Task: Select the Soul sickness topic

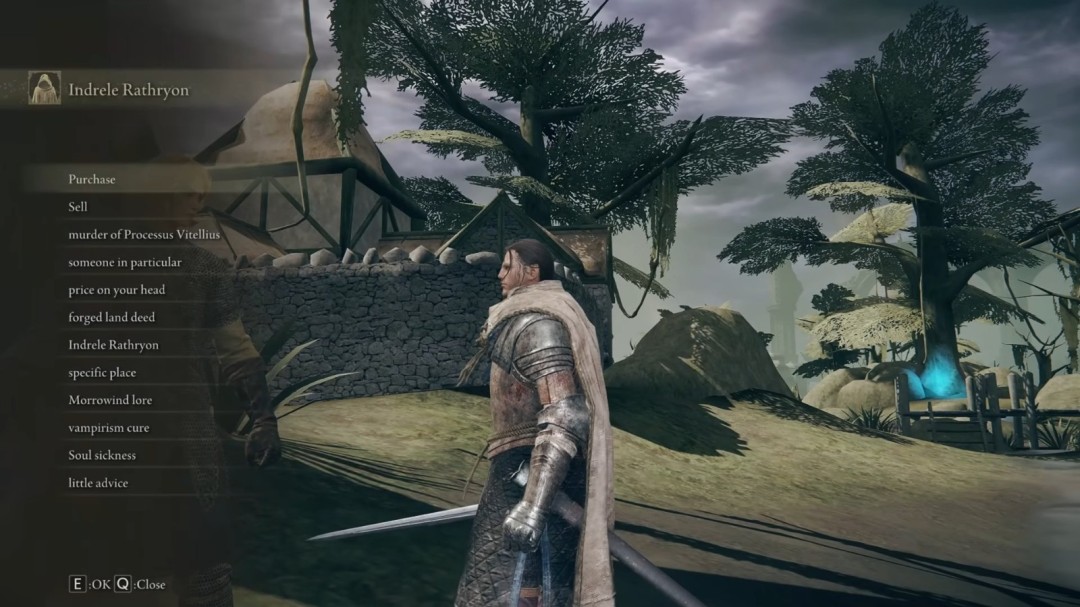Action: pos(102,455)
